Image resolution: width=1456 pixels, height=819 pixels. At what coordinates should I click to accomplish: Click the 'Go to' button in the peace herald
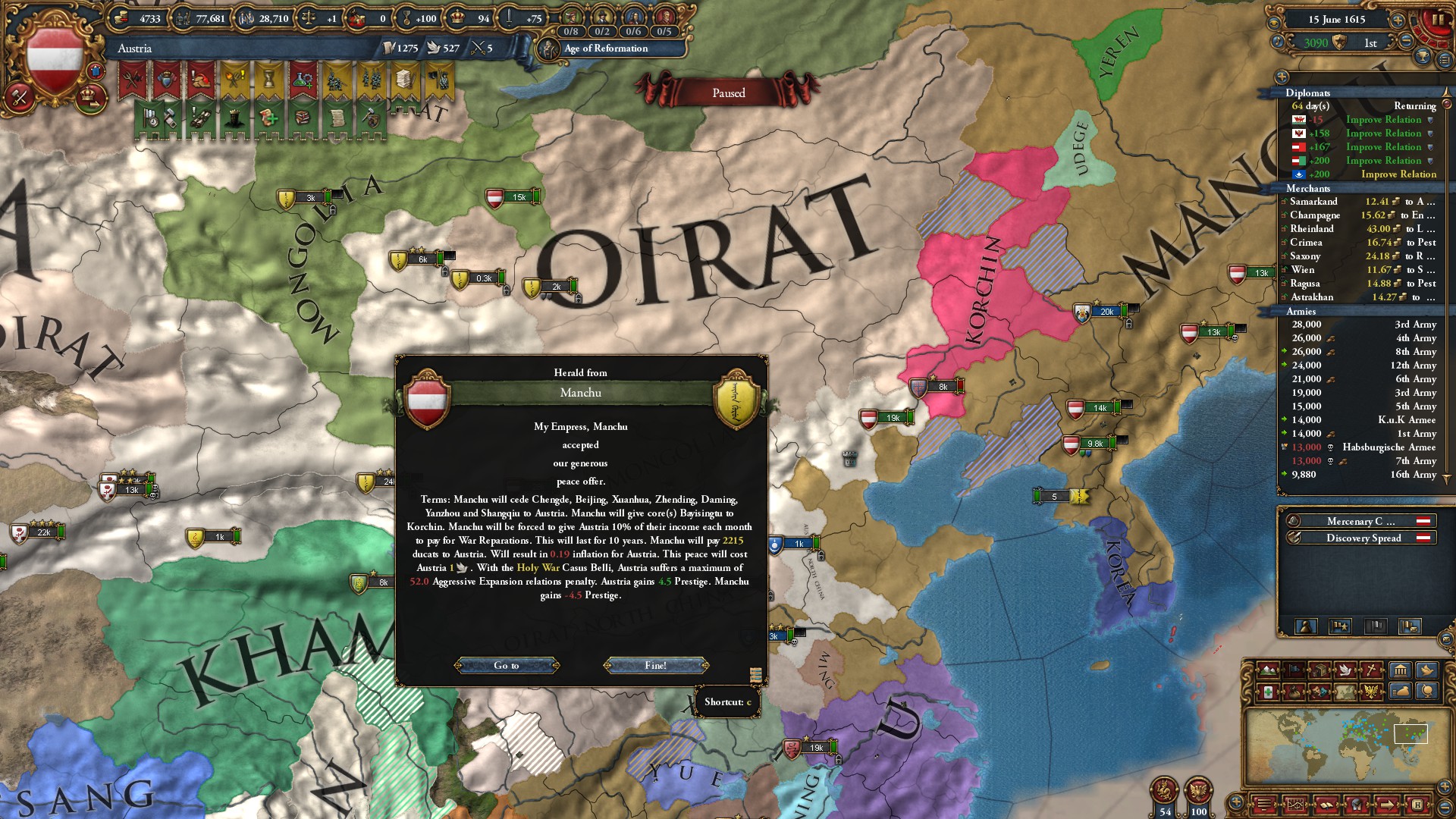click(507, 665)
